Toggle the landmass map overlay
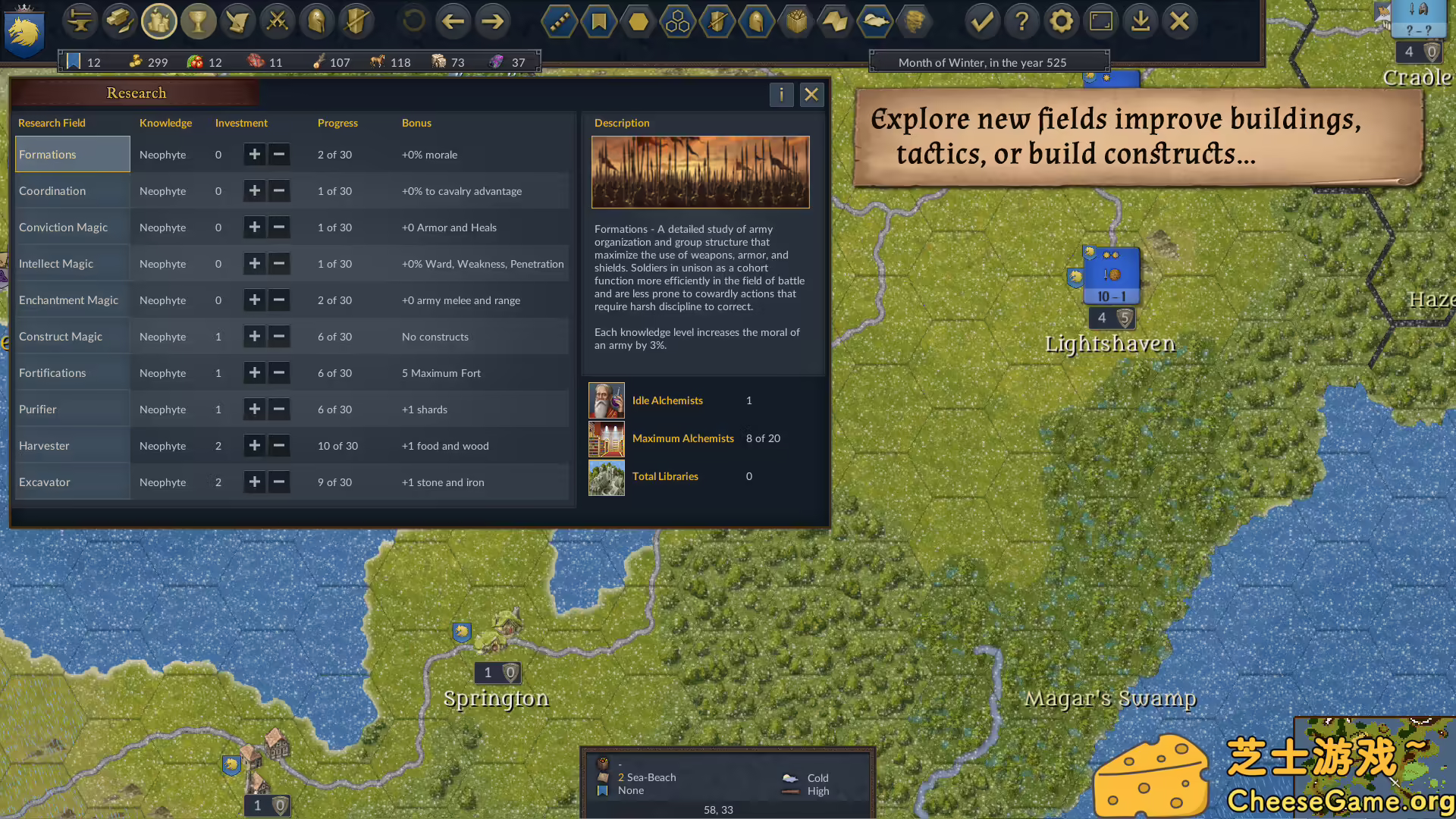 tap(874, 21)
